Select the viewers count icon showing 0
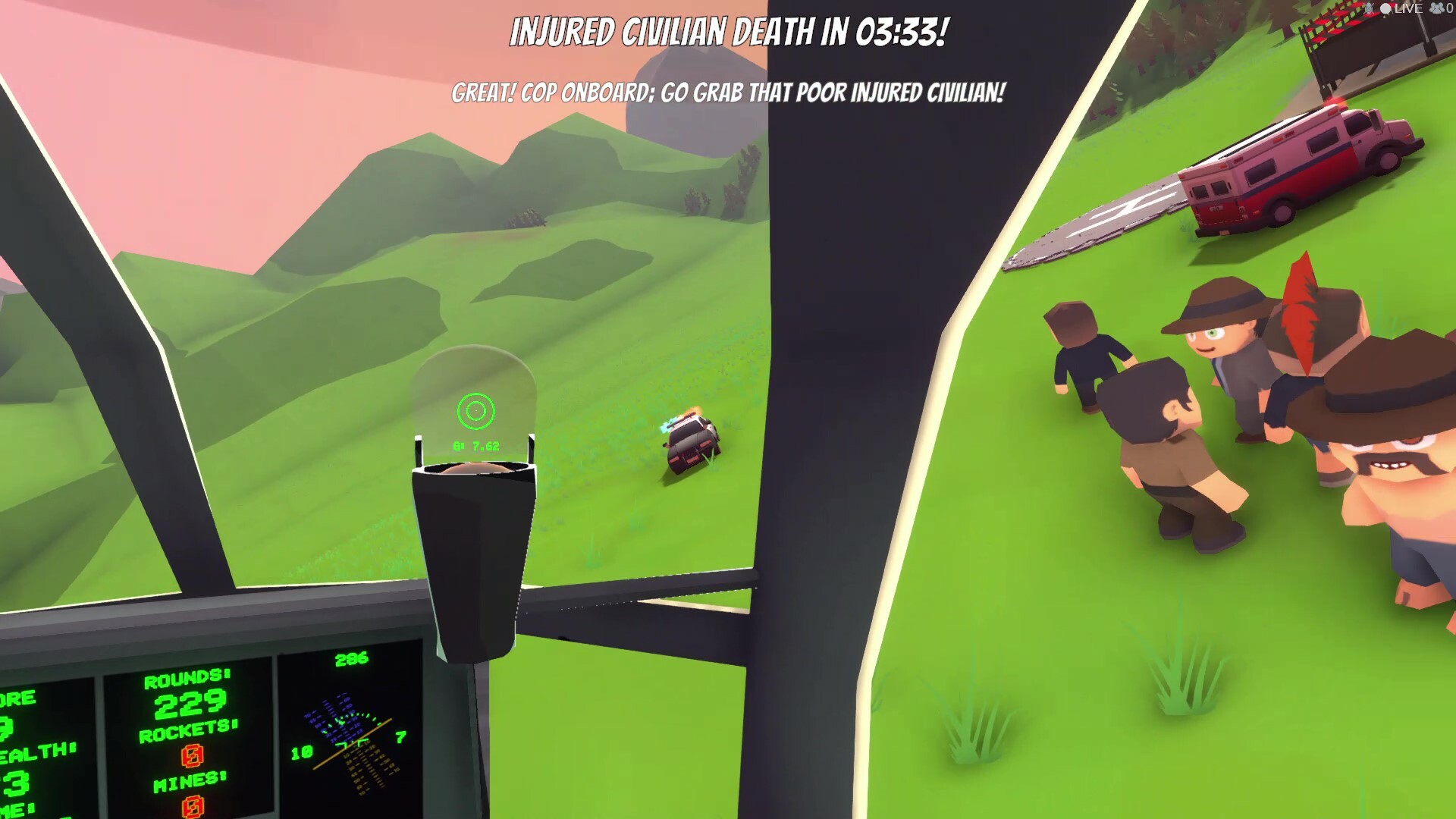 (1438, 9)
